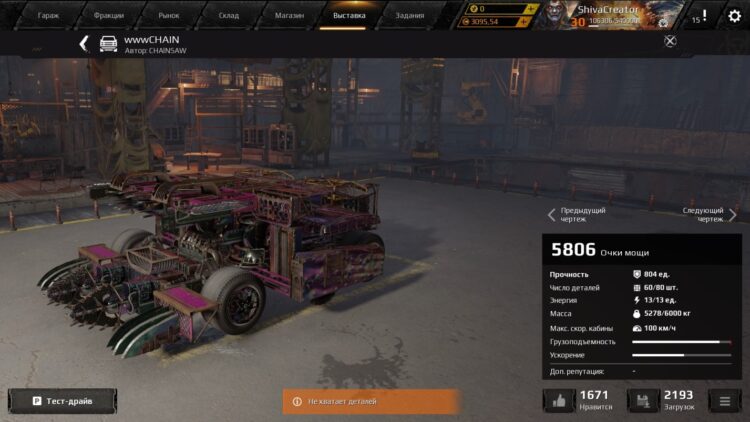Start the Тест-драйв

(x=62, y=401)
